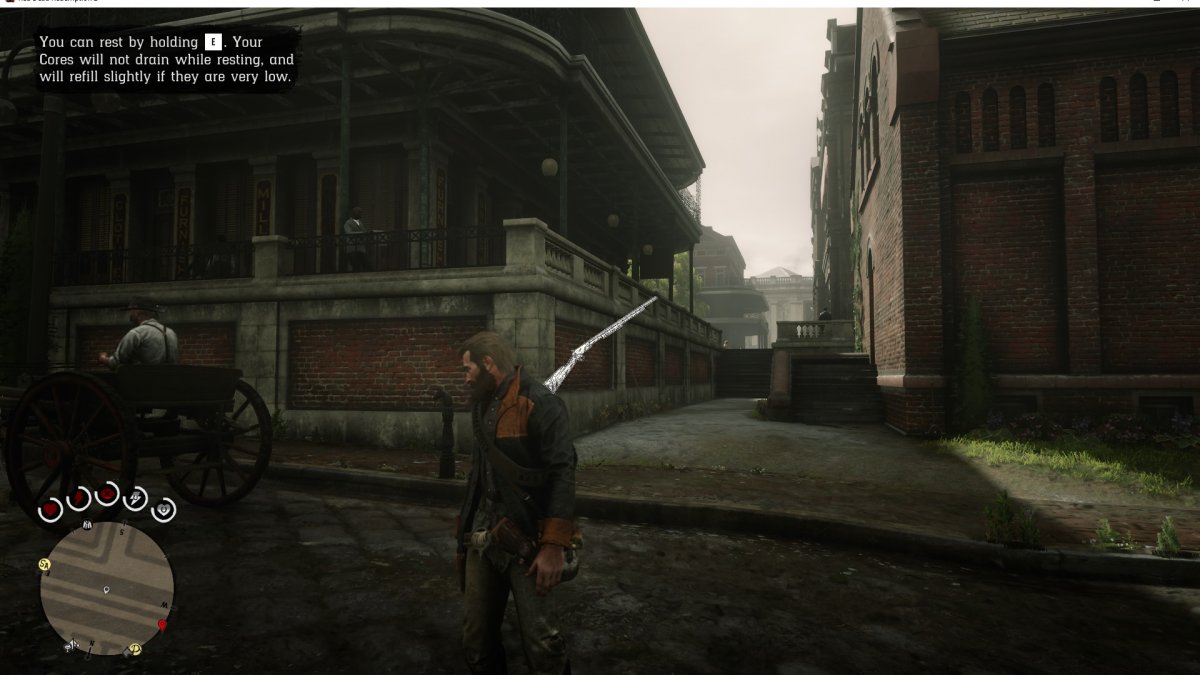Click the yellow SA mission marker
Image resolution: width=1200 pixels, height=675 pixels.
point(46,565)
